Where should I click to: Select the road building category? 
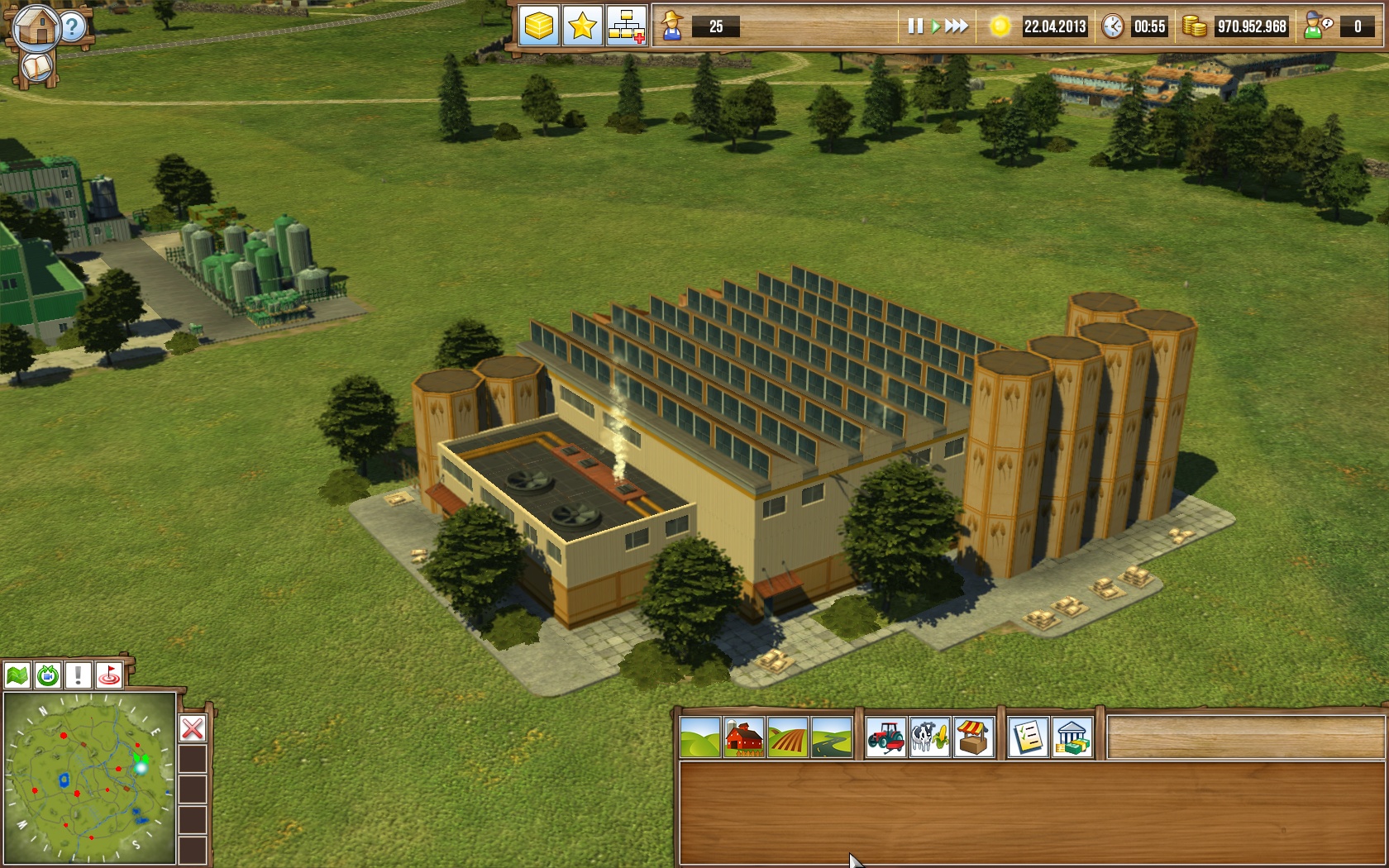pos(832,737)
